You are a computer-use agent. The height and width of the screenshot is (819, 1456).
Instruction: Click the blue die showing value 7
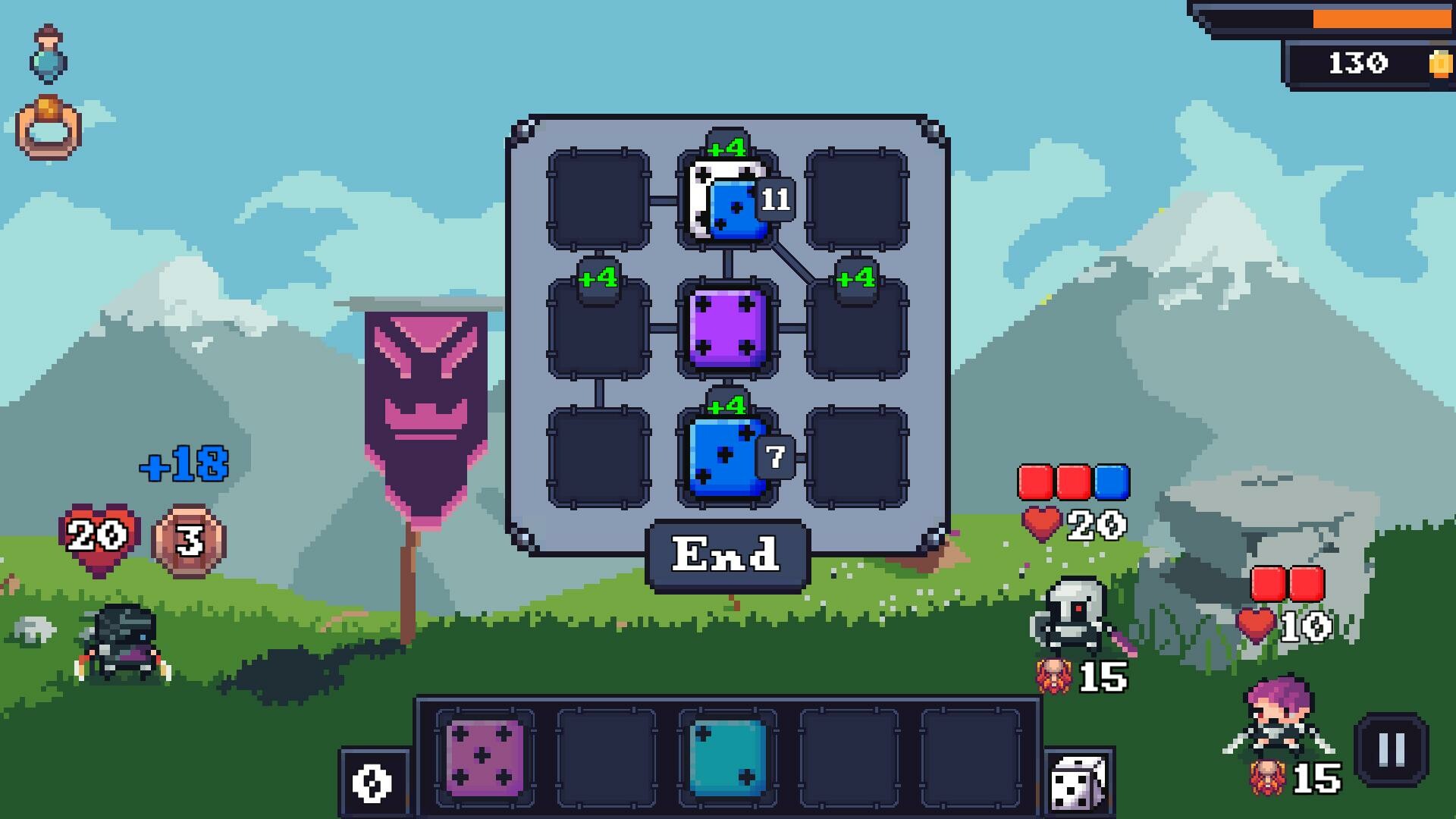(724, 455)
